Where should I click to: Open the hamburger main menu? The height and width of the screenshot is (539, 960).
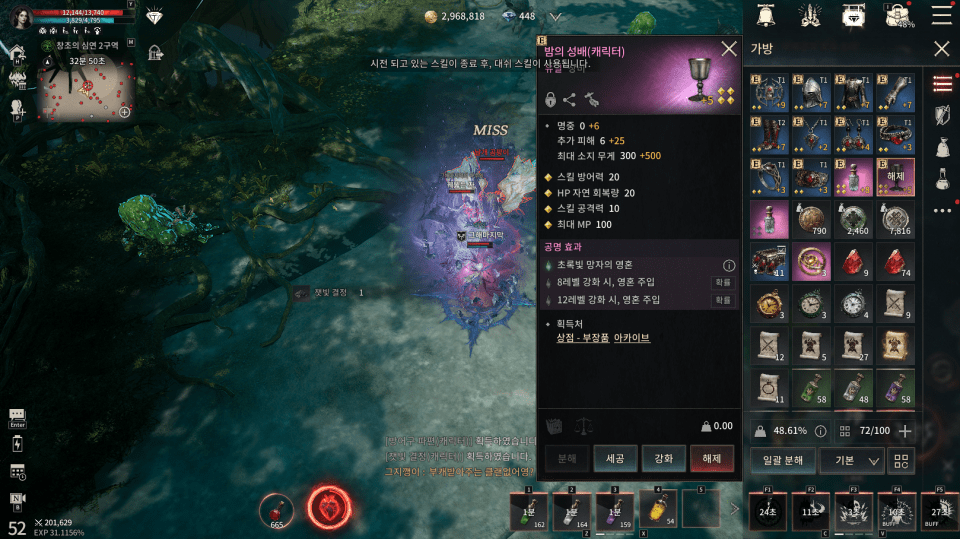[x=941, y=15]
